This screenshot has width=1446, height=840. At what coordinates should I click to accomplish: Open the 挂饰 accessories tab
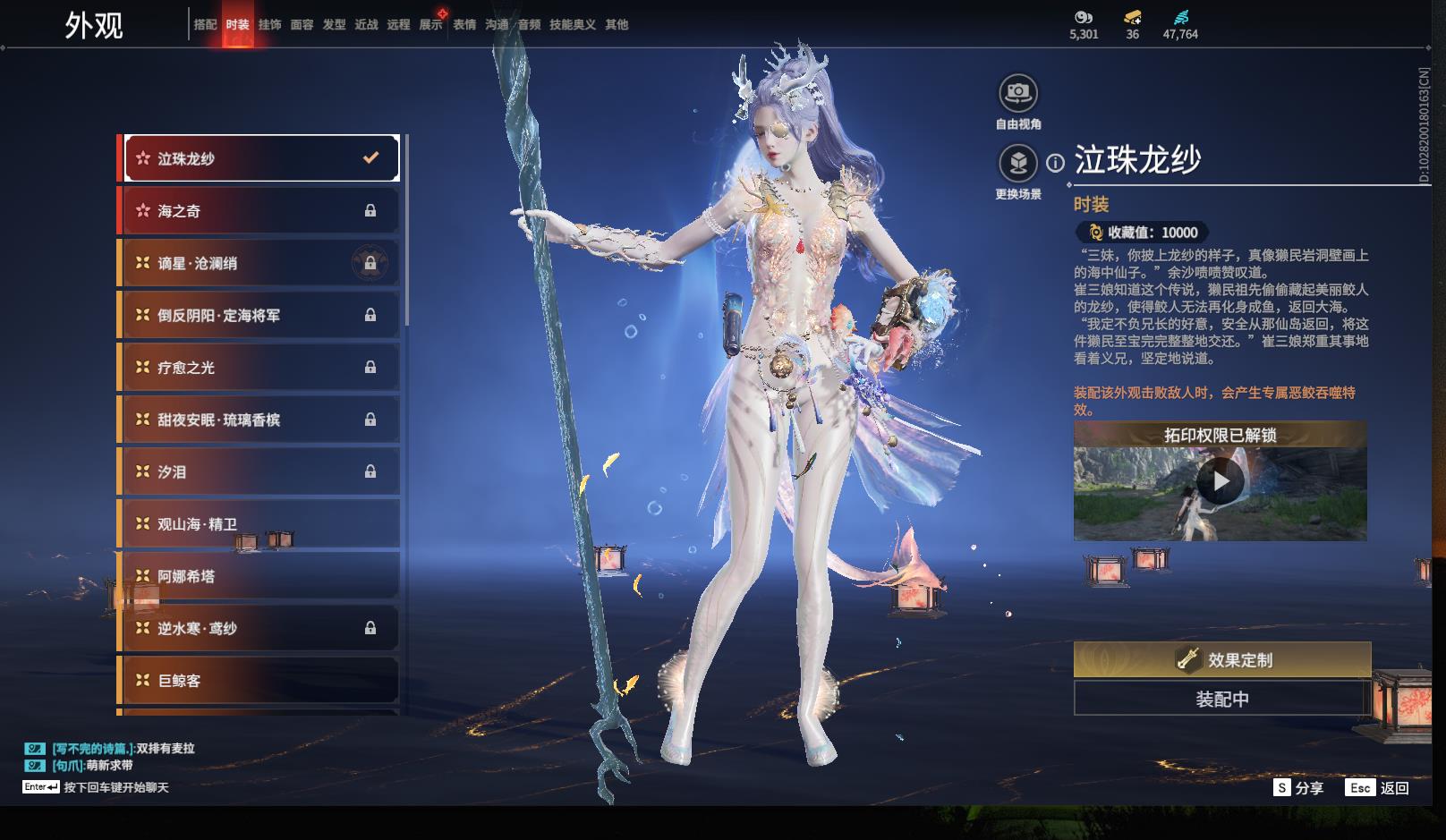coord(269,24)
